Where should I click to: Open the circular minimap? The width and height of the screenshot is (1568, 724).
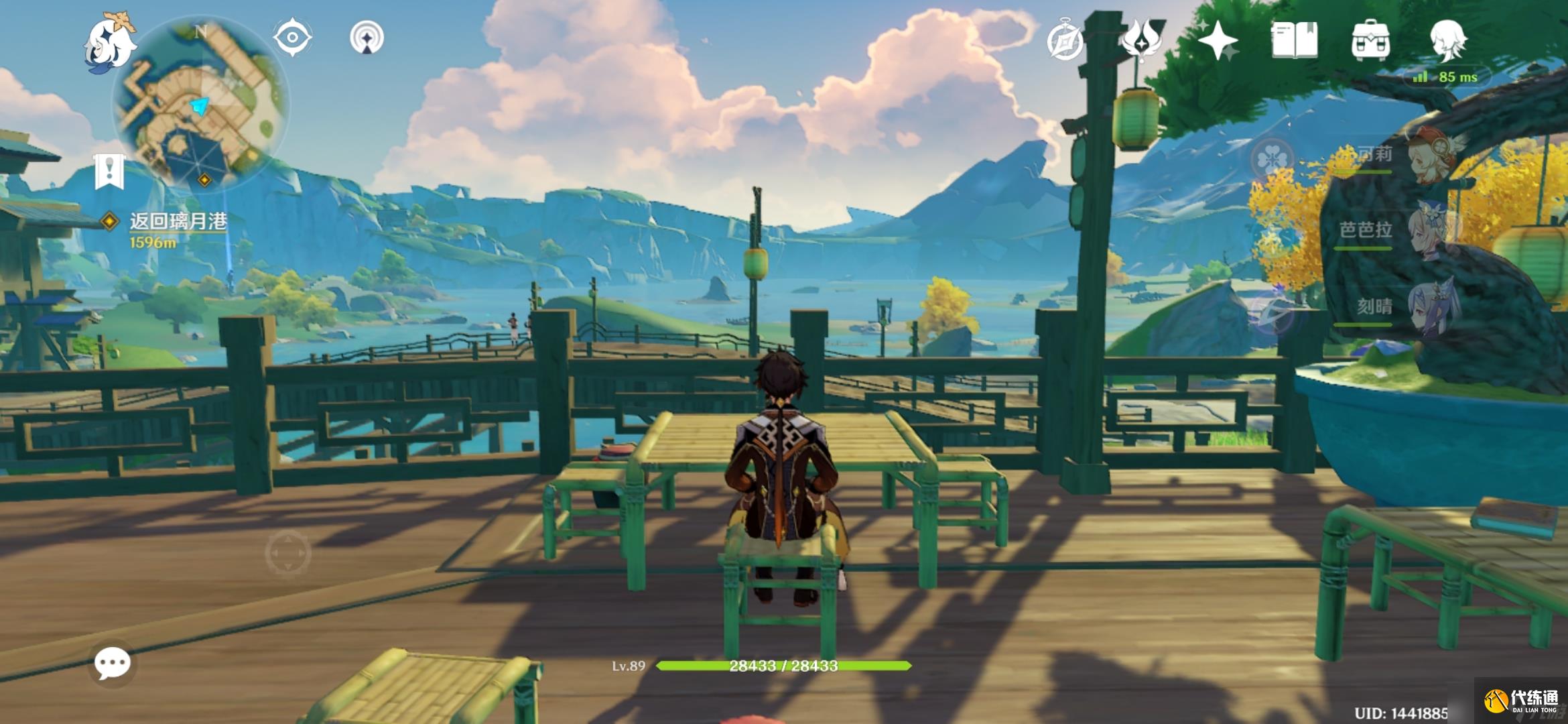pos(201,104)
